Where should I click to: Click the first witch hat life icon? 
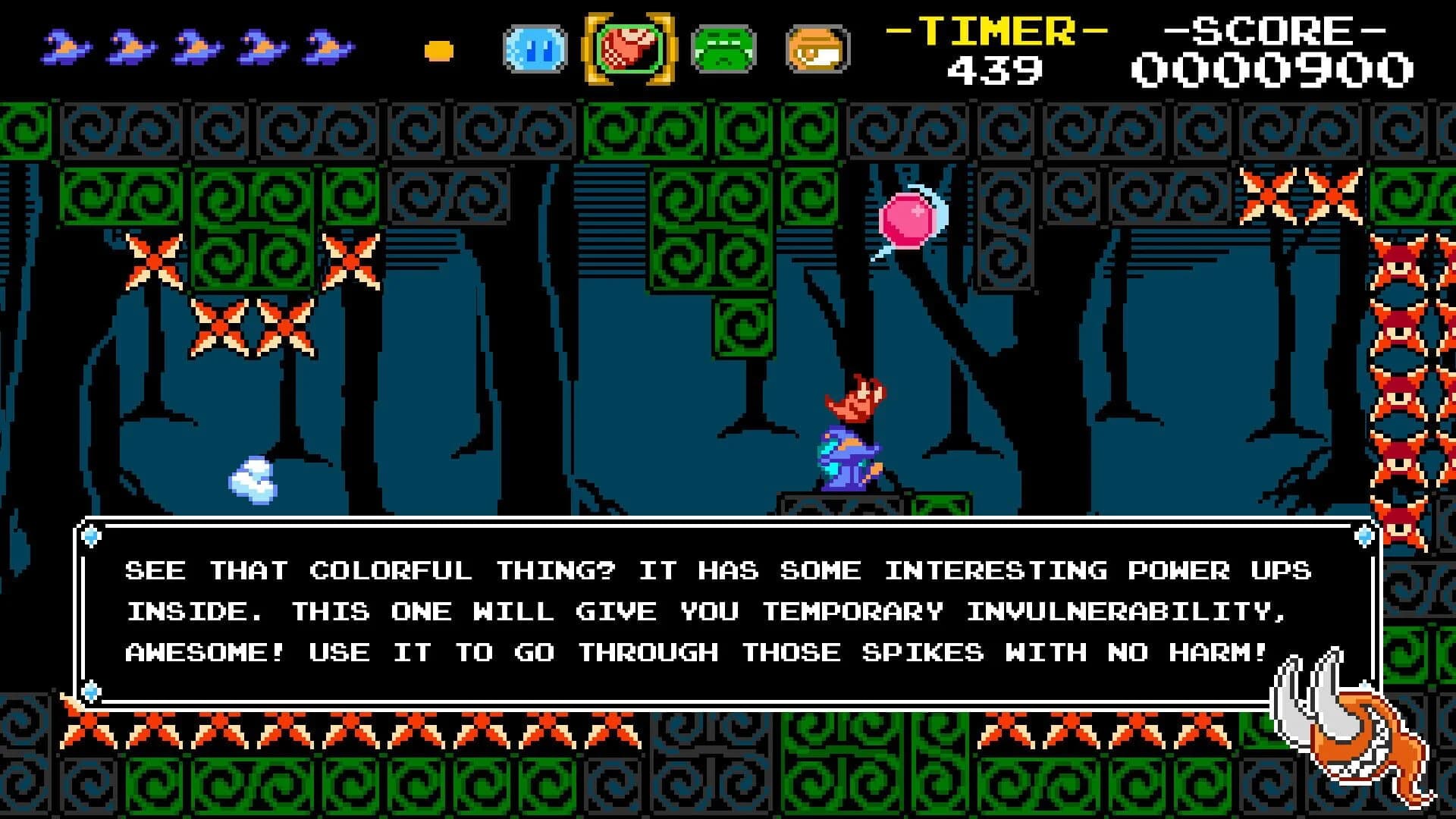point(64,47)
